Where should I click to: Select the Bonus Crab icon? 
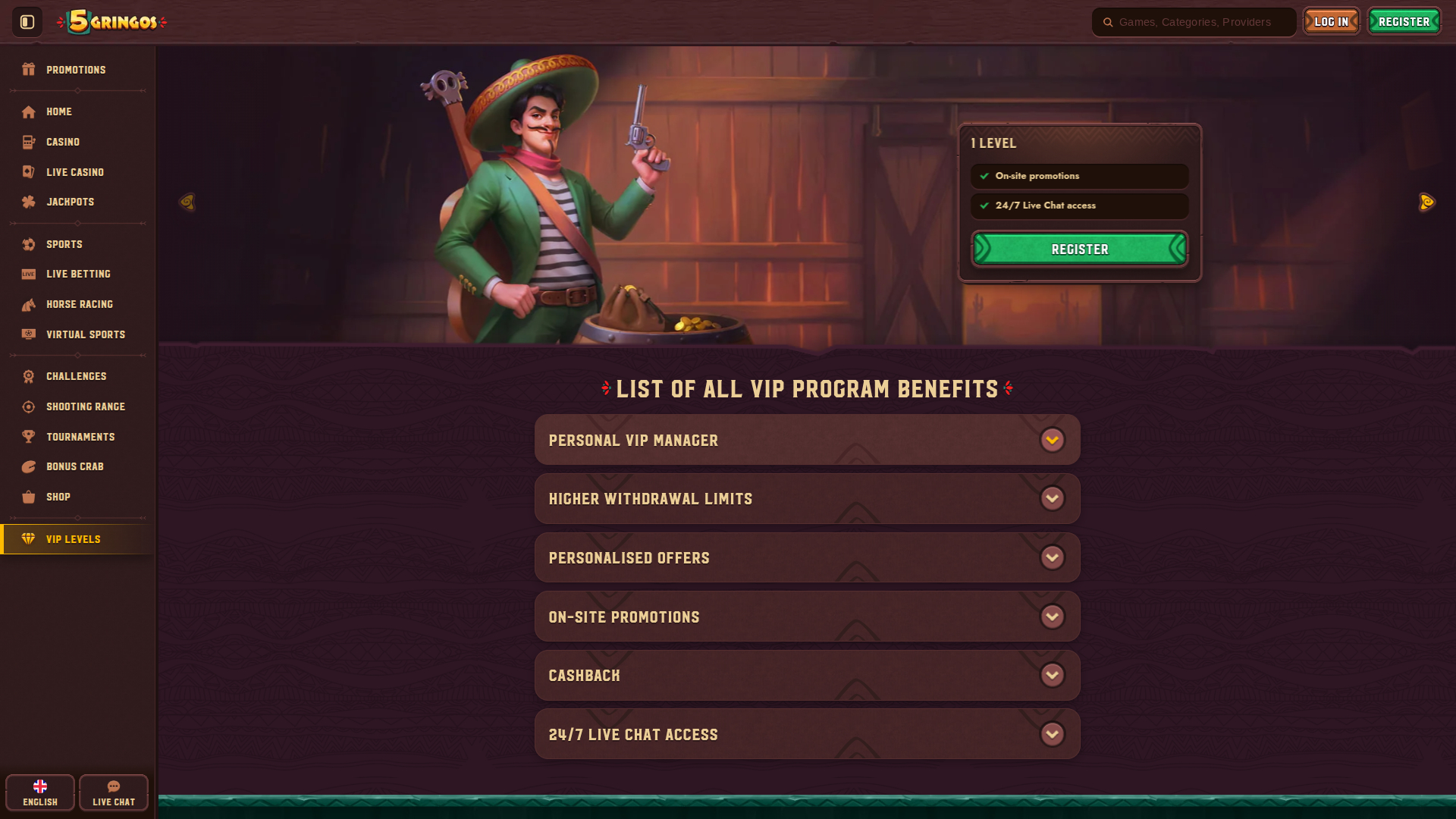[28, 466]
